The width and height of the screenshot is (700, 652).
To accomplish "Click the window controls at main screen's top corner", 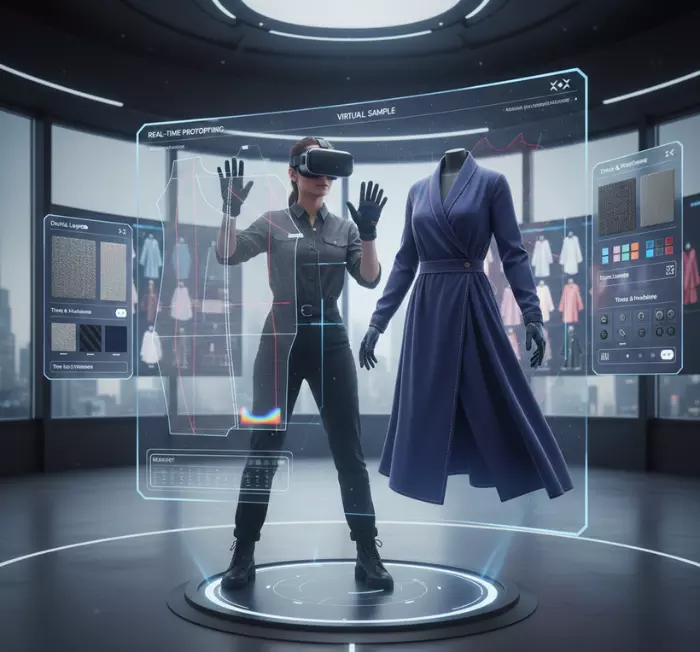I will coord(560,85).
